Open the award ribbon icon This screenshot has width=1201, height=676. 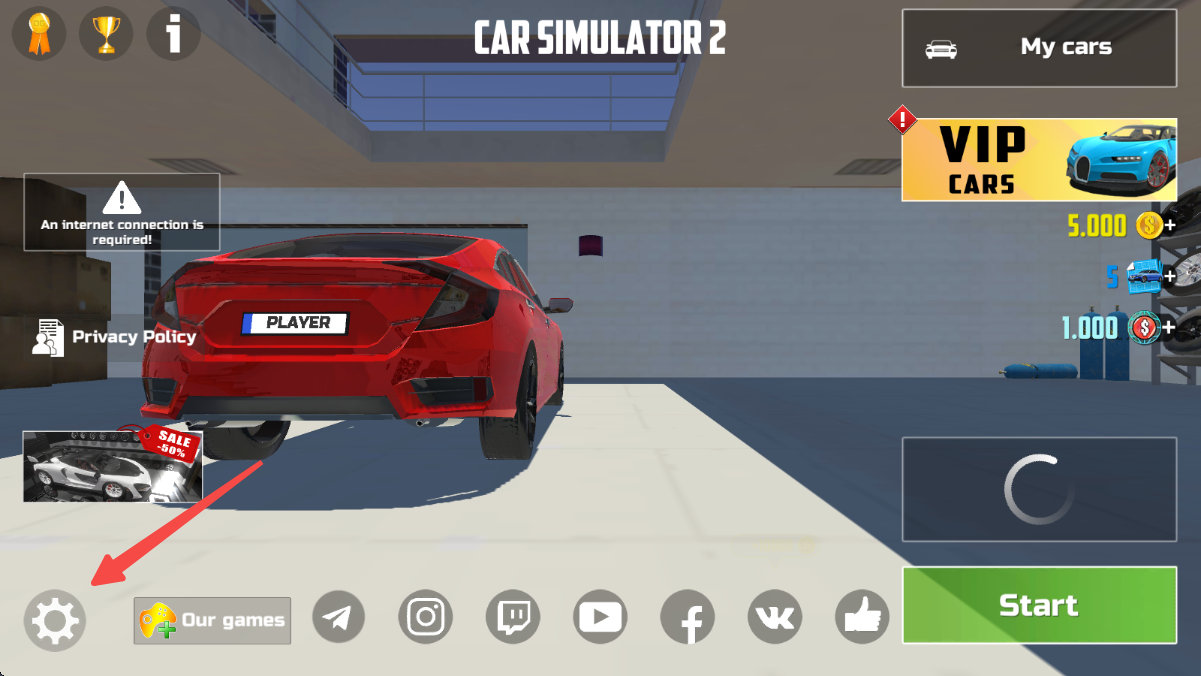[38, 35]
